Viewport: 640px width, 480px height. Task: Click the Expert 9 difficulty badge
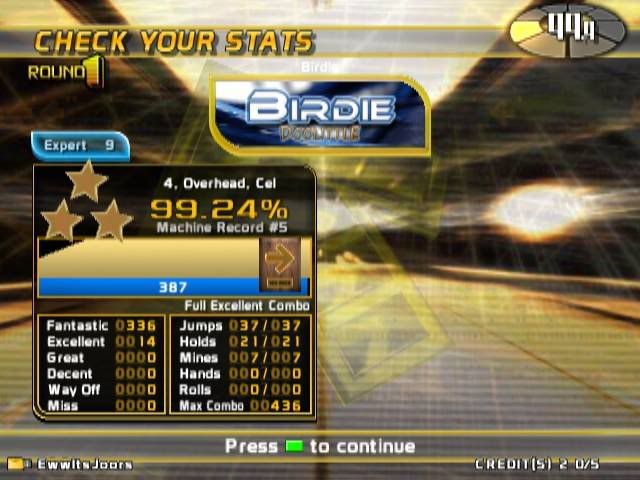tap(80, 146)
